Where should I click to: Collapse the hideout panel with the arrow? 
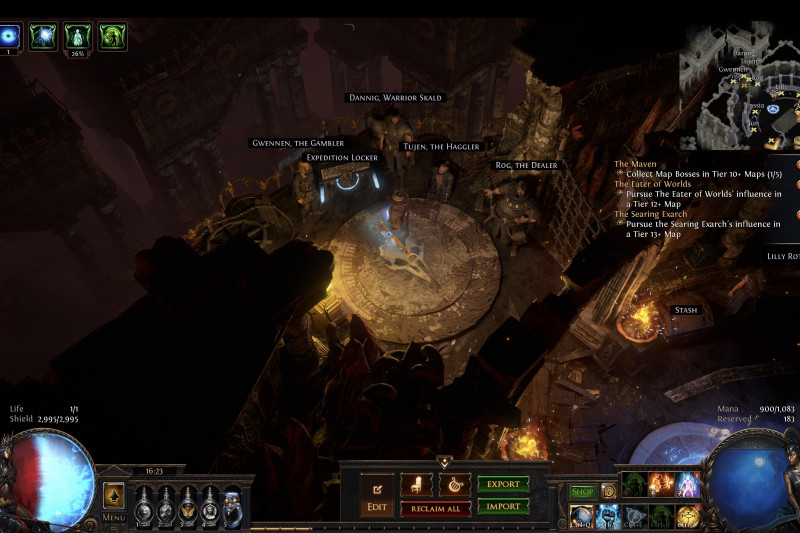coord(444,462)
